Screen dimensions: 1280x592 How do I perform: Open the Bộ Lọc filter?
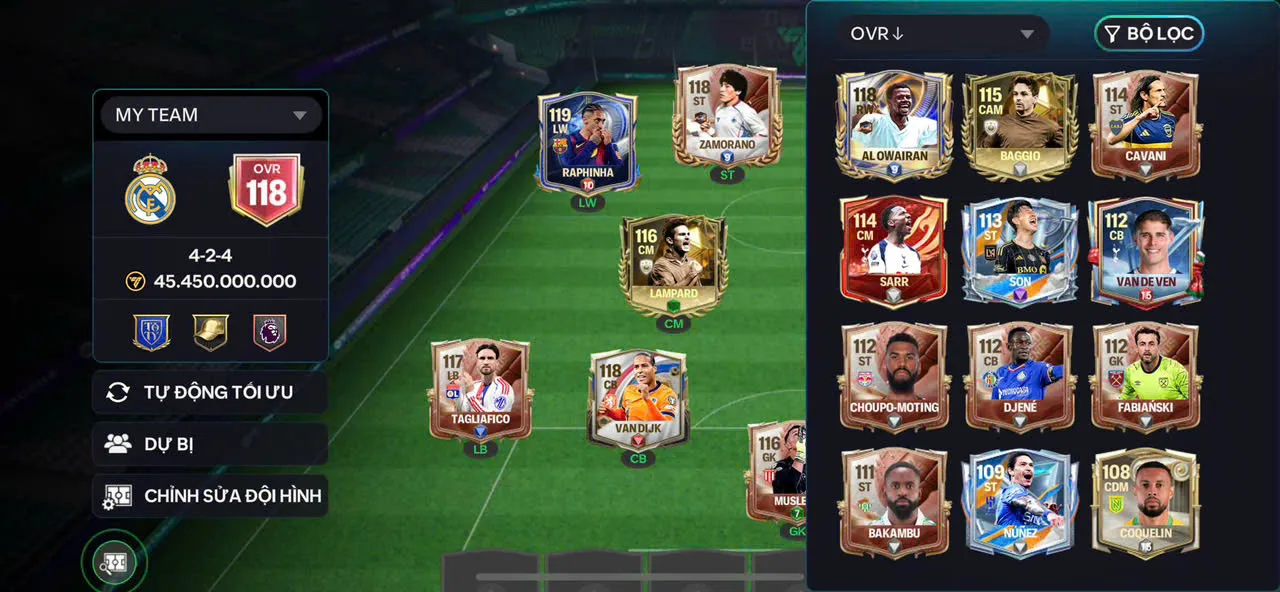[x=1149, y=34]
